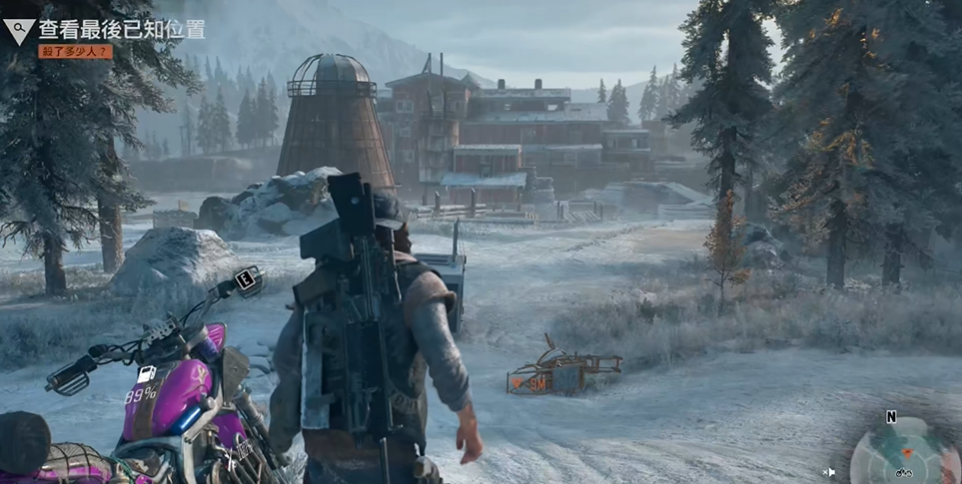Click the muted speaker icon
Viewport: 962px width, 484px height.
(828, 472)
